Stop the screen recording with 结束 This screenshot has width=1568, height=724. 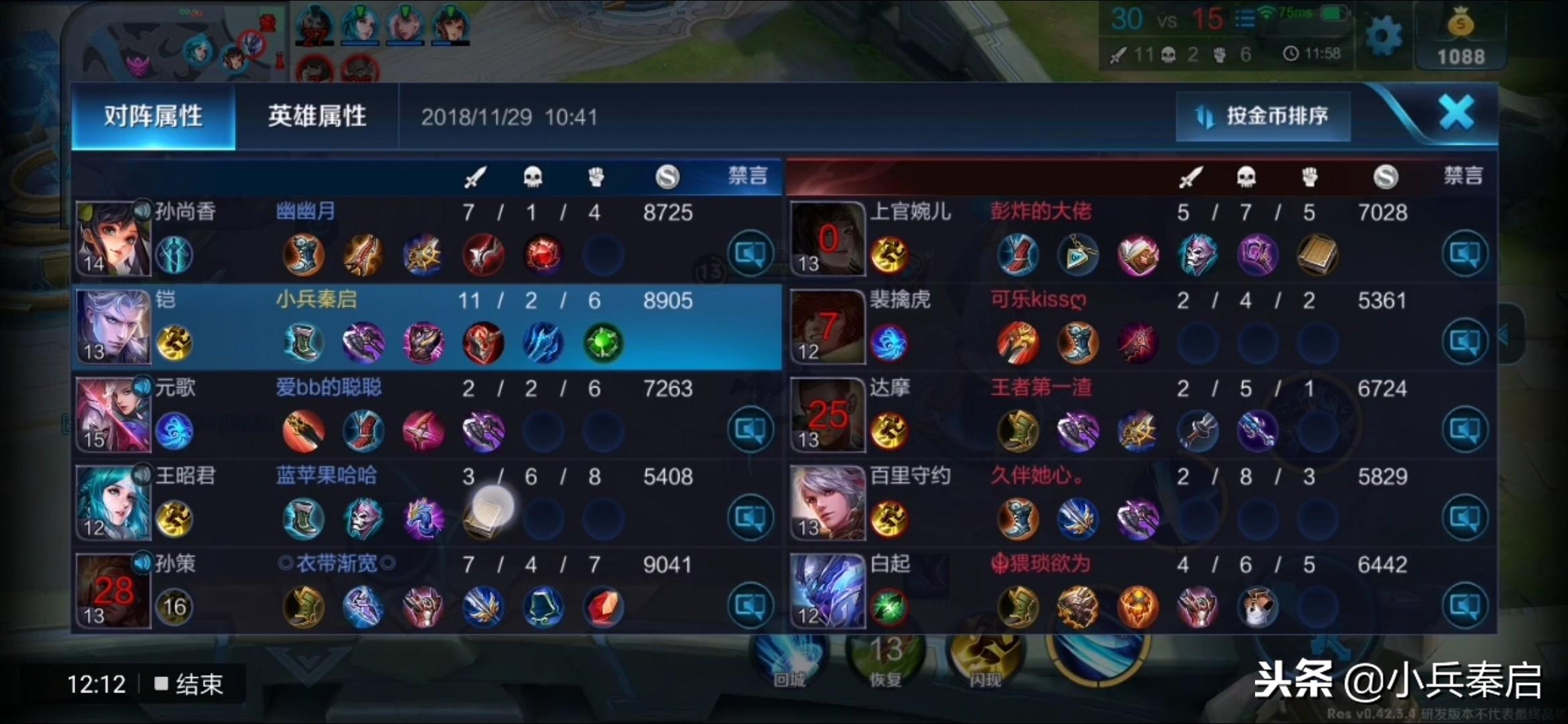pos(190,684)
